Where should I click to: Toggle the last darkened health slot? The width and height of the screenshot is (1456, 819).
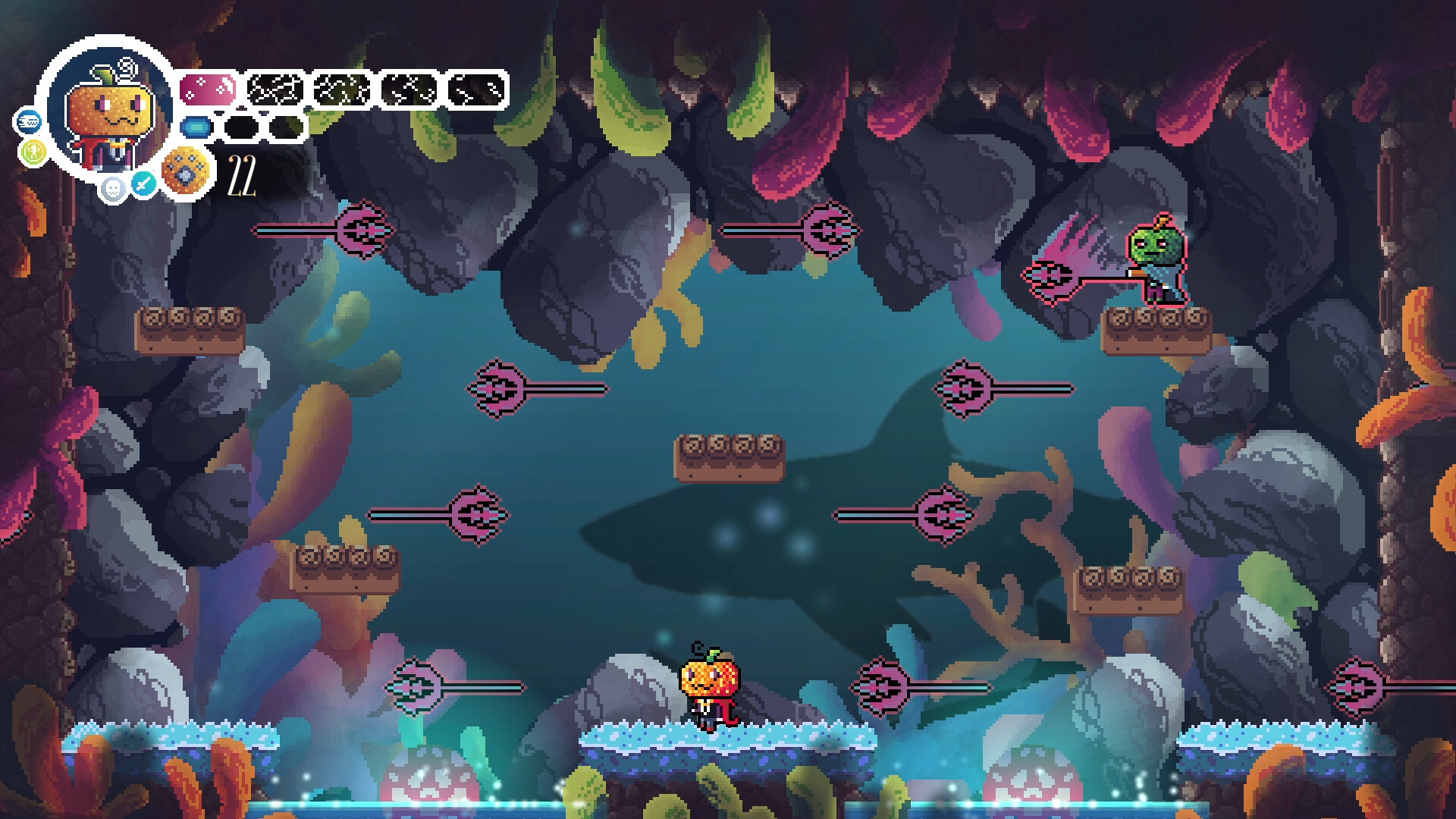coord(478,90)
